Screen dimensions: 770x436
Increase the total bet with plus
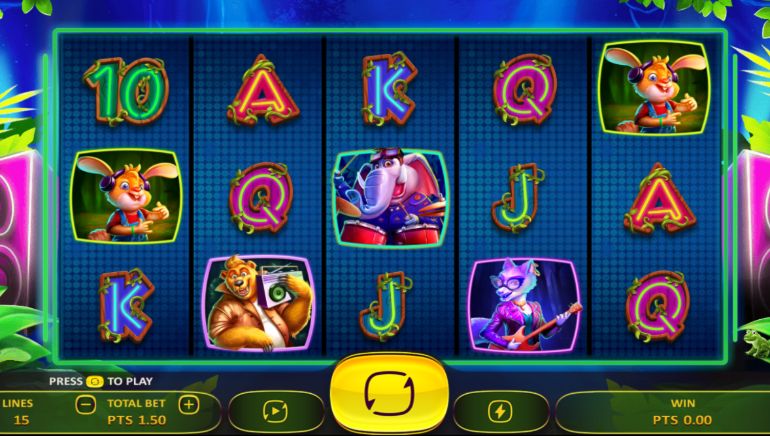tap(189, 404)
